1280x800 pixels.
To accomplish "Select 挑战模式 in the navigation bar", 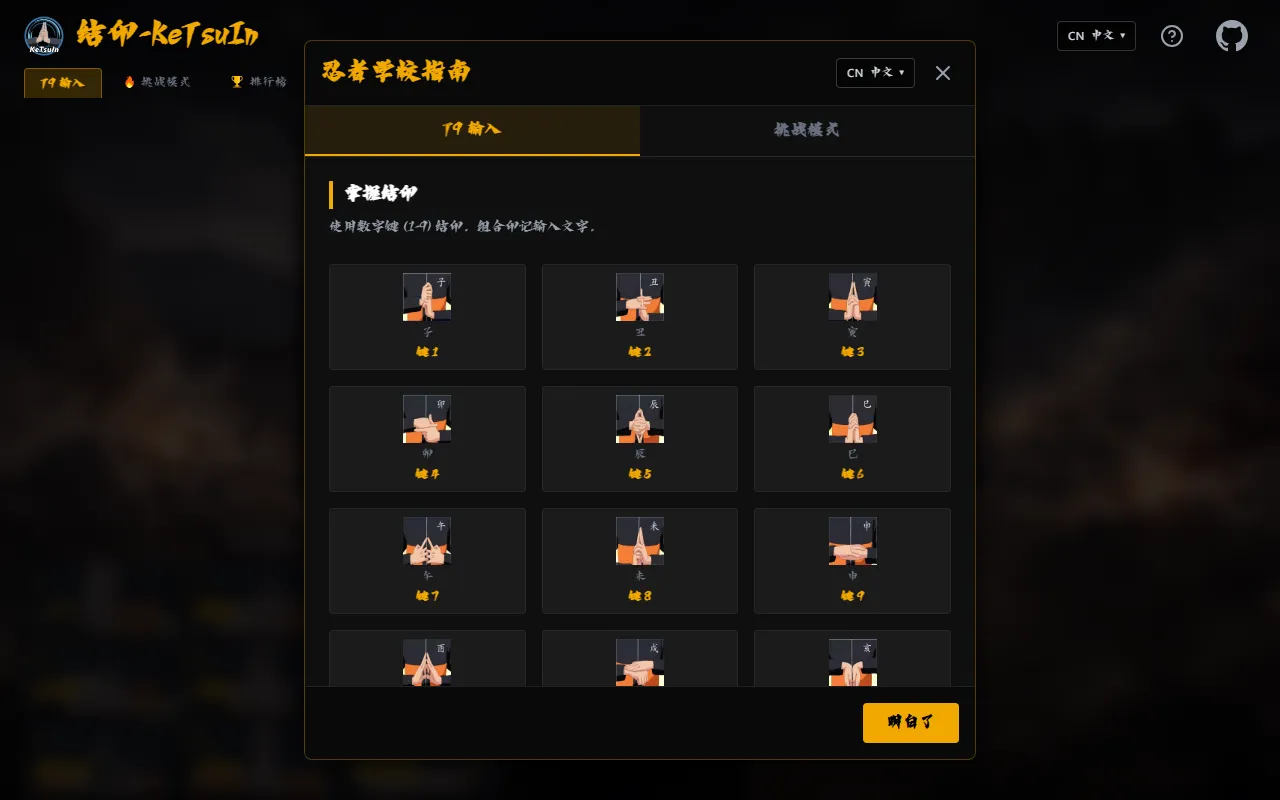I will click(x=157, y=82).
